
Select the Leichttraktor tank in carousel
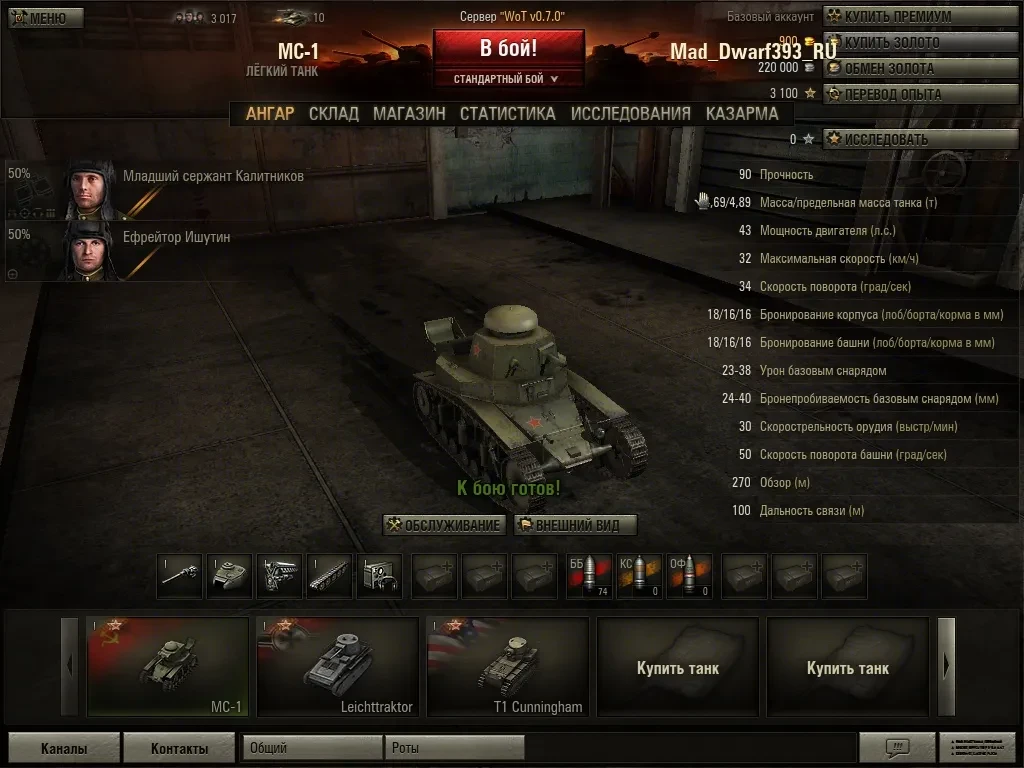click(338, 667)
